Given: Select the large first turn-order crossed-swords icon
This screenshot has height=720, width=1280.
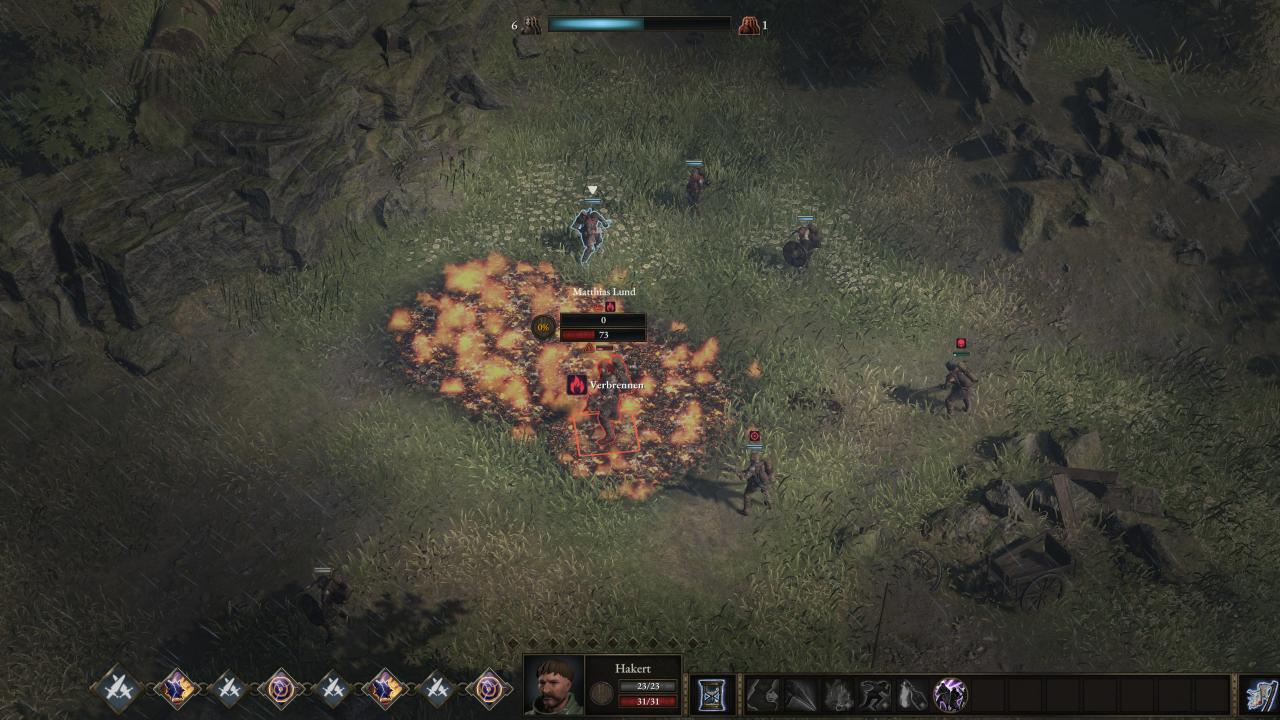Looking at the screenshot, I should [x=116, y=688].
